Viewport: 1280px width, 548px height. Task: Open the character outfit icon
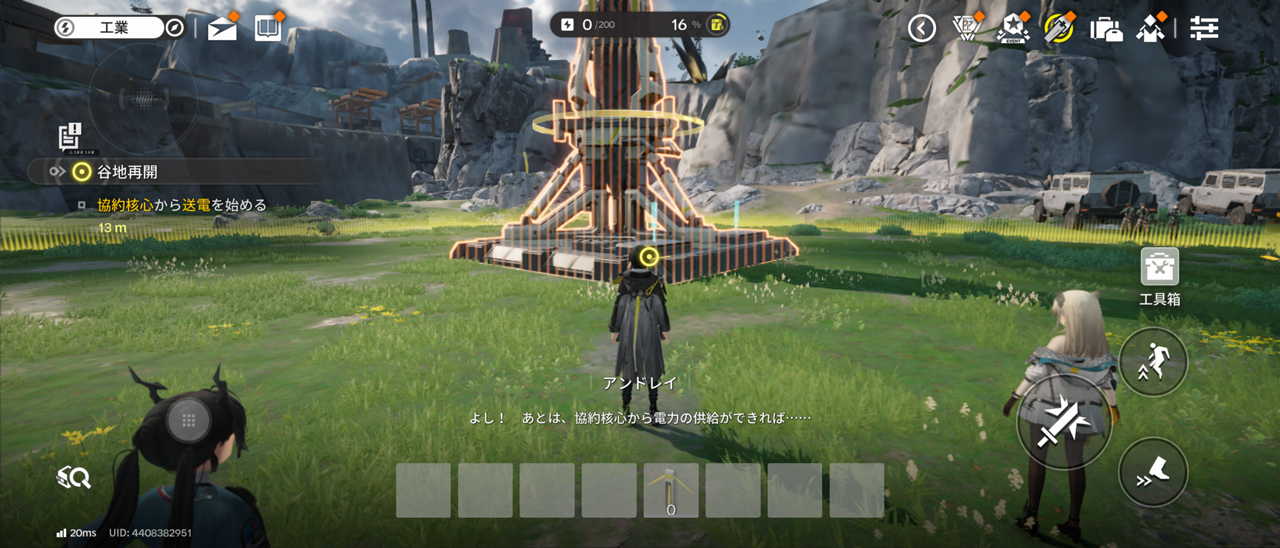point(1151,28)
